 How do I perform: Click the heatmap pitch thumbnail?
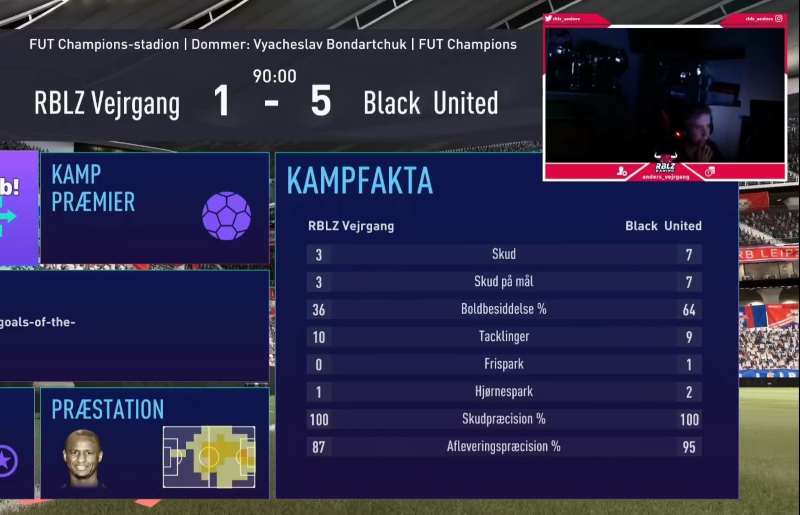(x=209, y=456)
